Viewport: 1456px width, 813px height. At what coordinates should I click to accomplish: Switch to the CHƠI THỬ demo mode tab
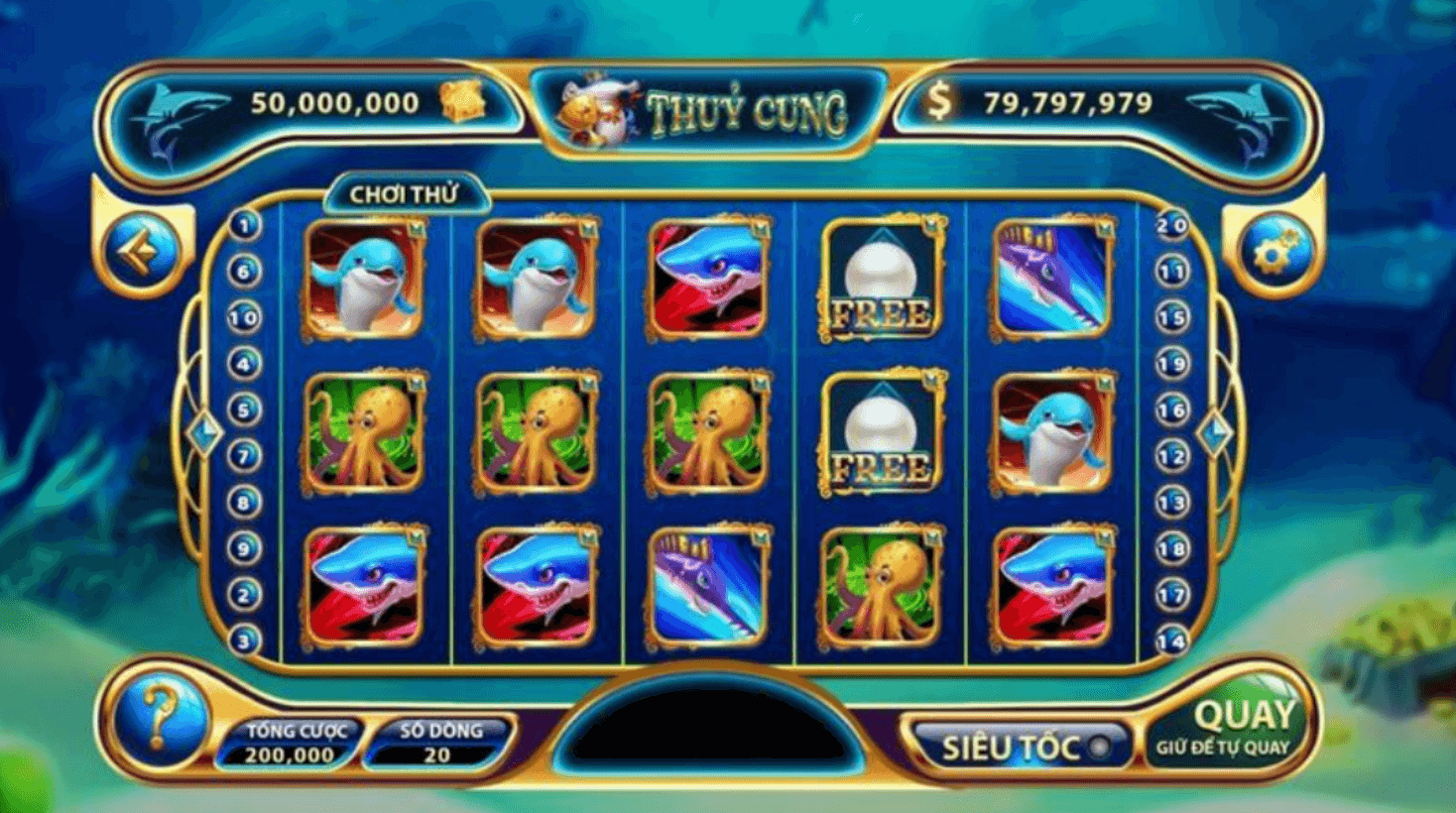click(402, 193)
